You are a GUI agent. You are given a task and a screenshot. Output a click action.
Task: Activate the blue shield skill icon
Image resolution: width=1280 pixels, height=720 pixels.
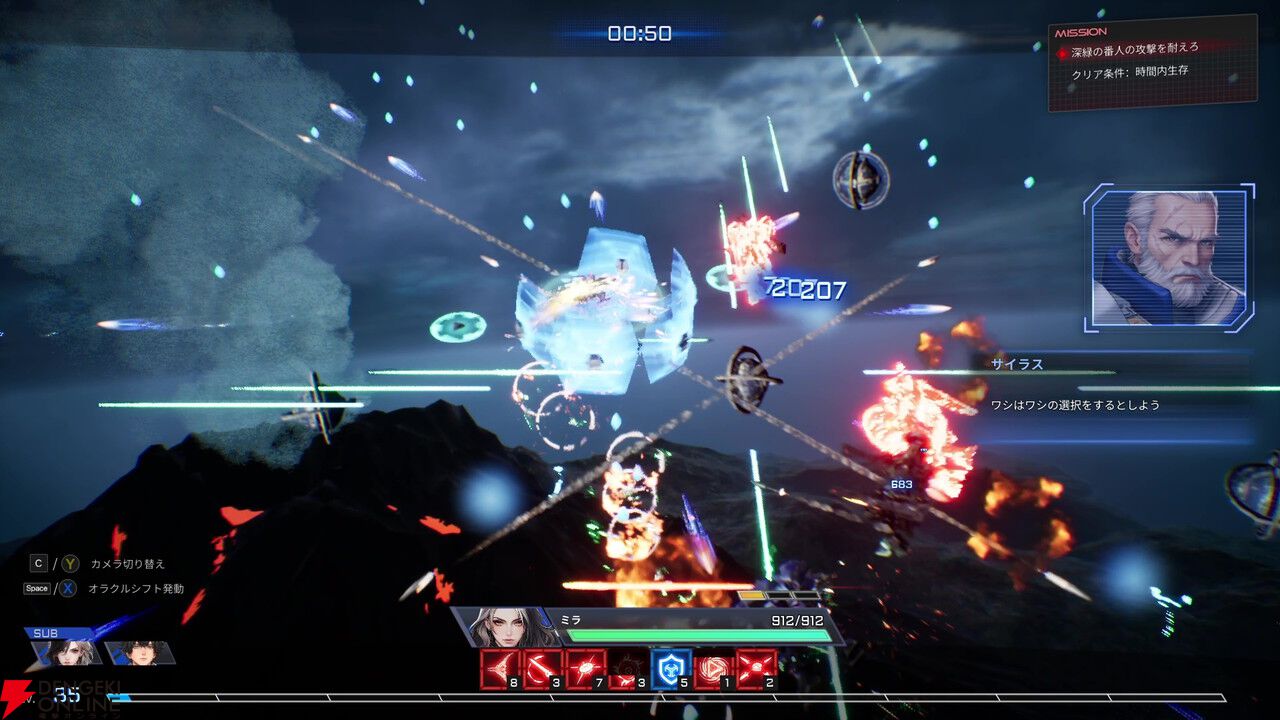click(670, 668)
